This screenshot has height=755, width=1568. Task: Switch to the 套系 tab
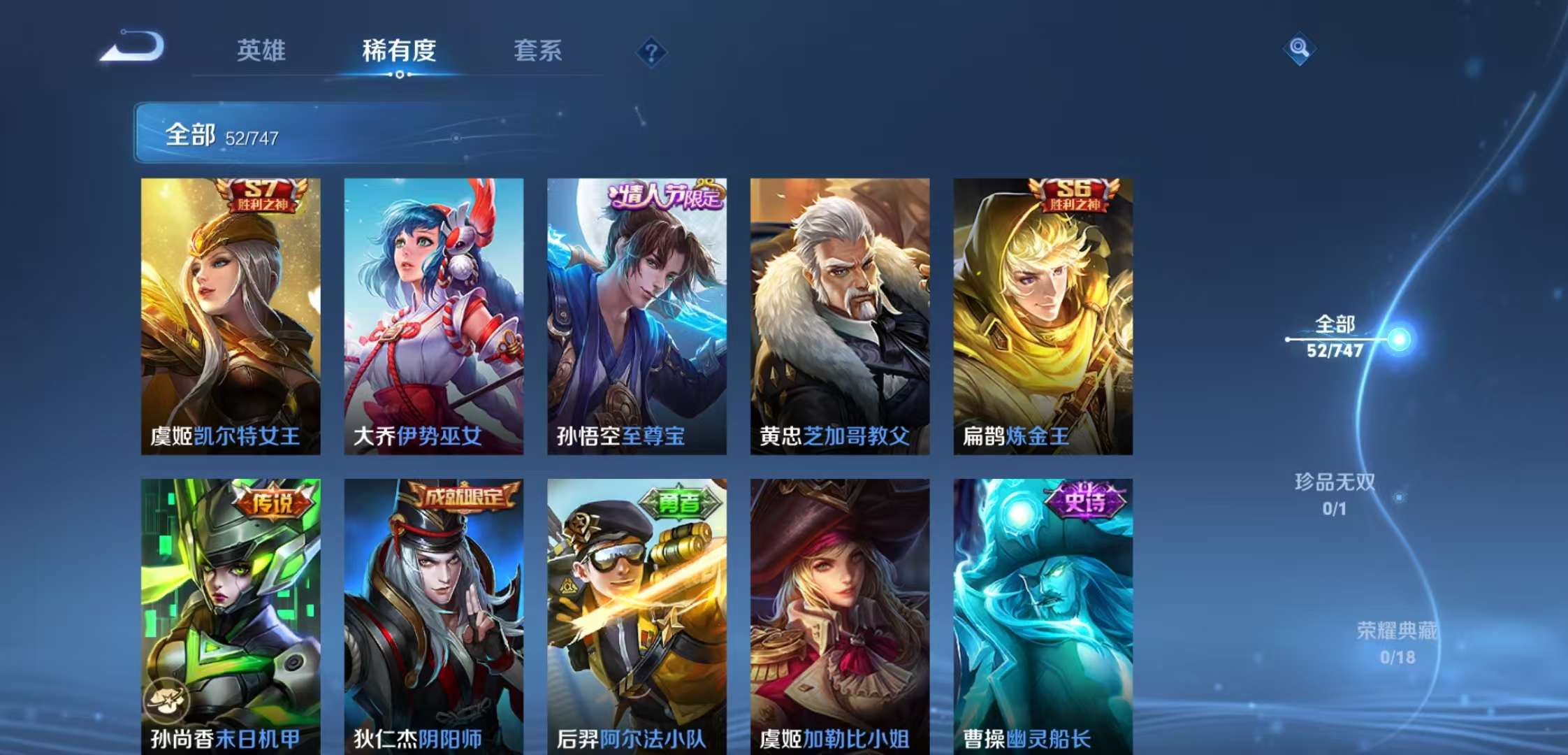click(x=538, y=50)
